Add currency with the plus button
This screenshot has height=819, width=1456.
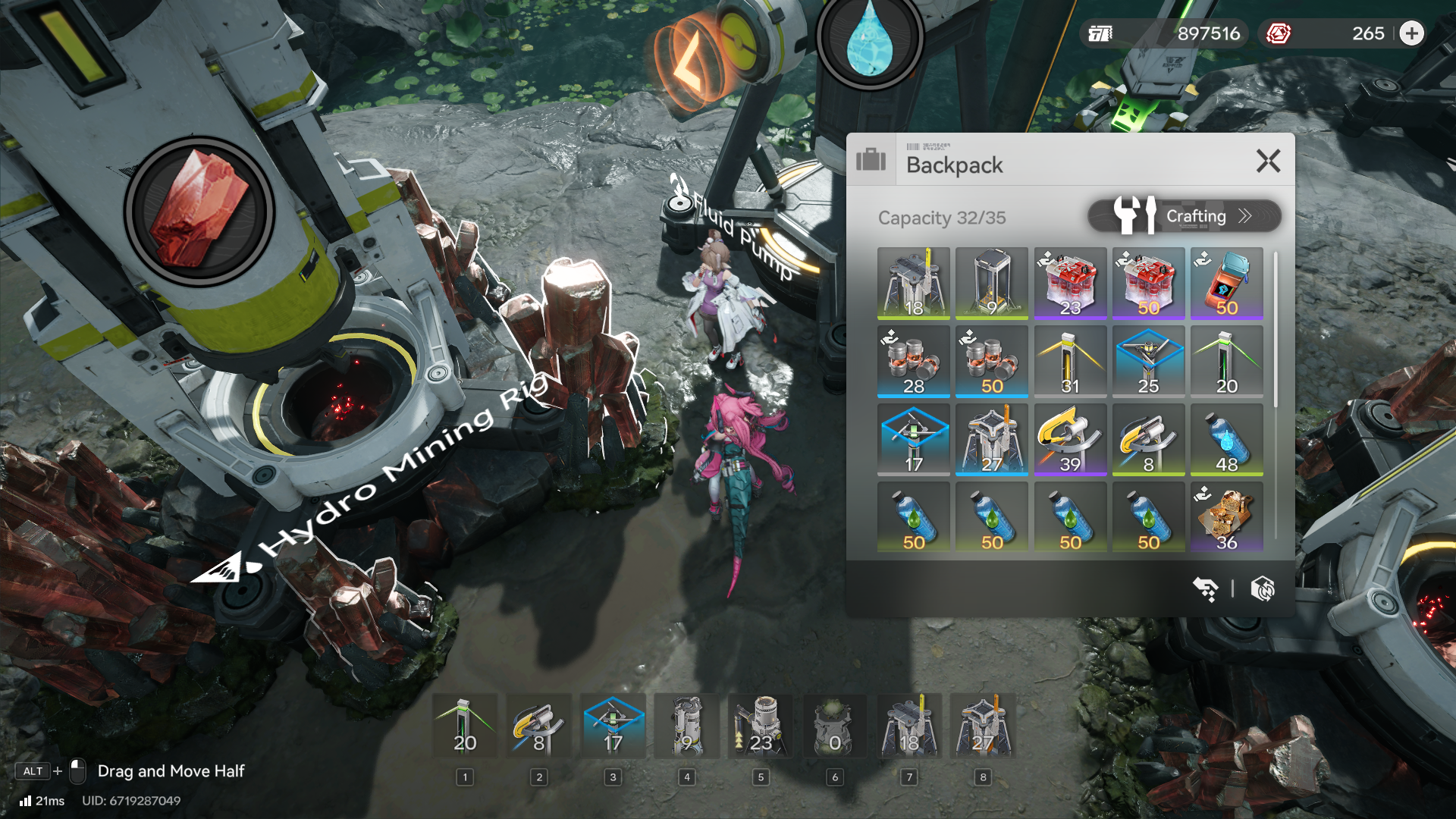click(1411, 33)
